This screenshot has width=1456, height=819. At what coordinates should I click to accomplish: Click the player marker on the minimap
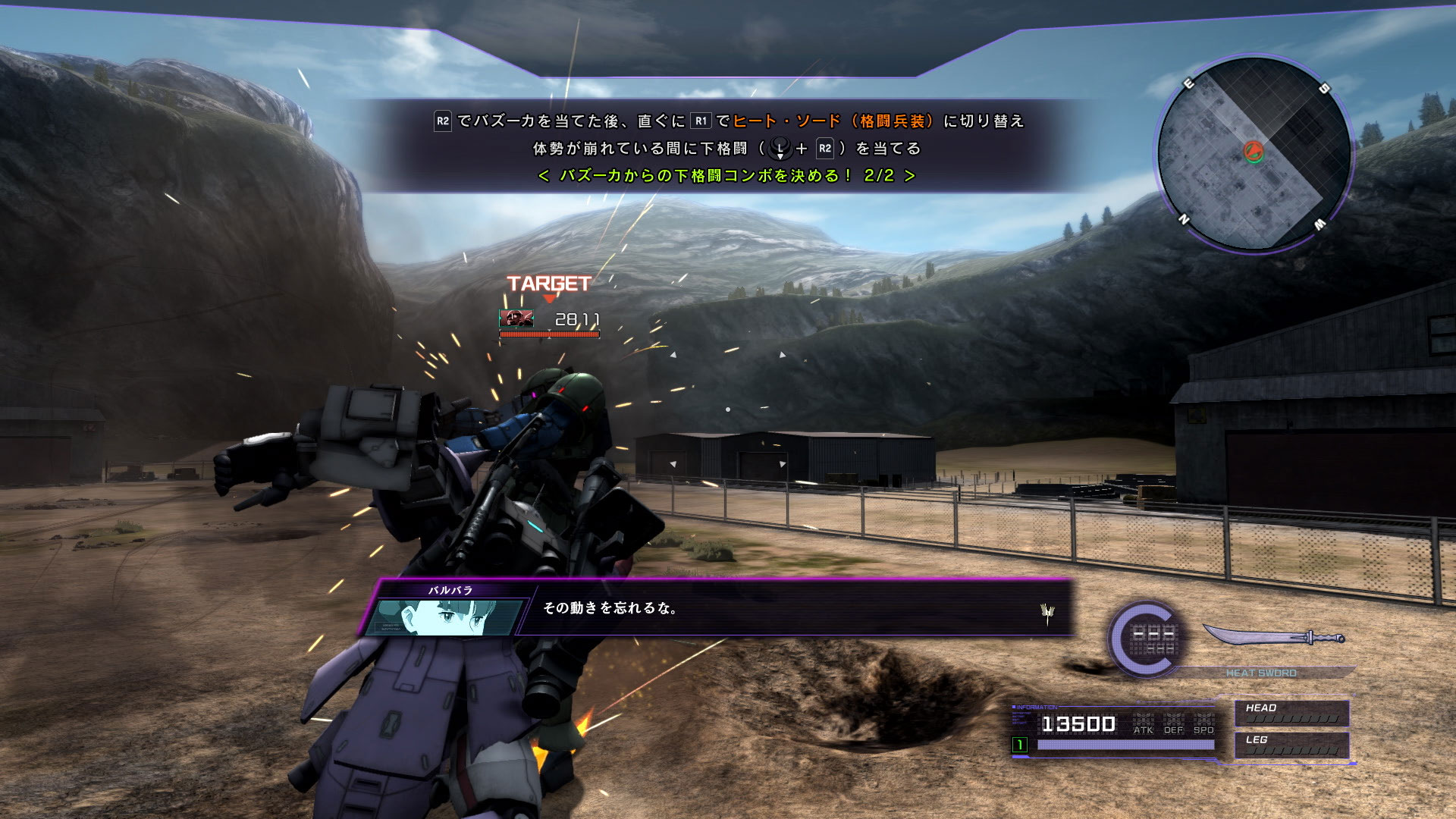pyautogui.click(x=1254, y=152)
